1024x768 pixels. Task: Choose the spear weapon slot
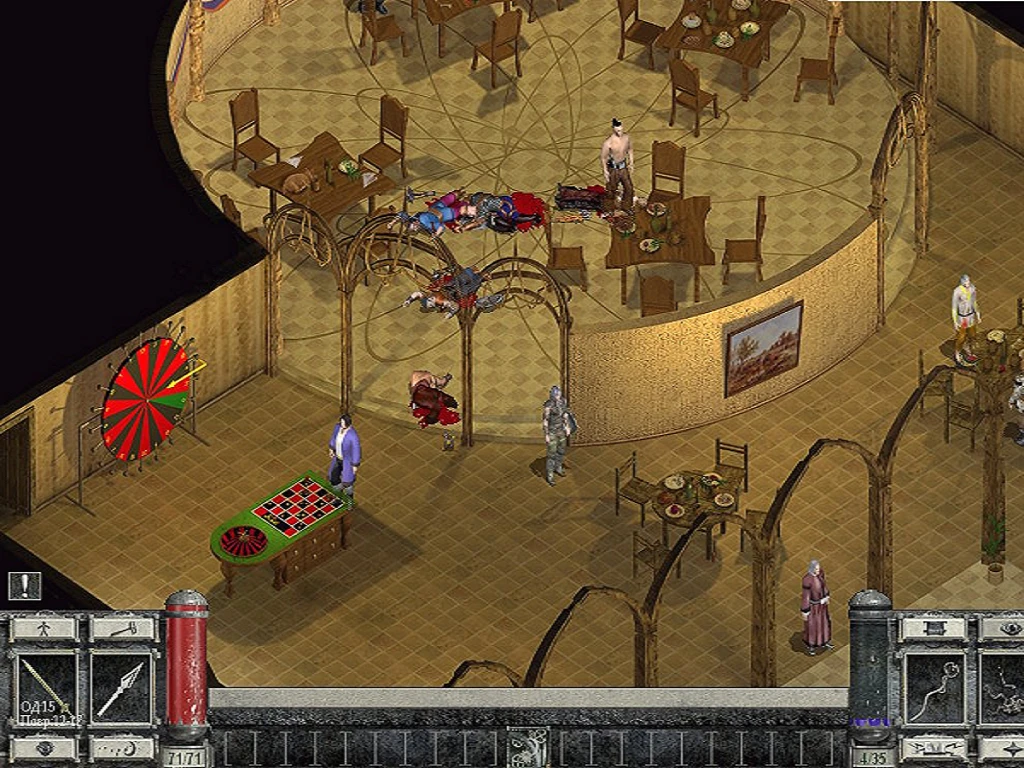(122, 688)
